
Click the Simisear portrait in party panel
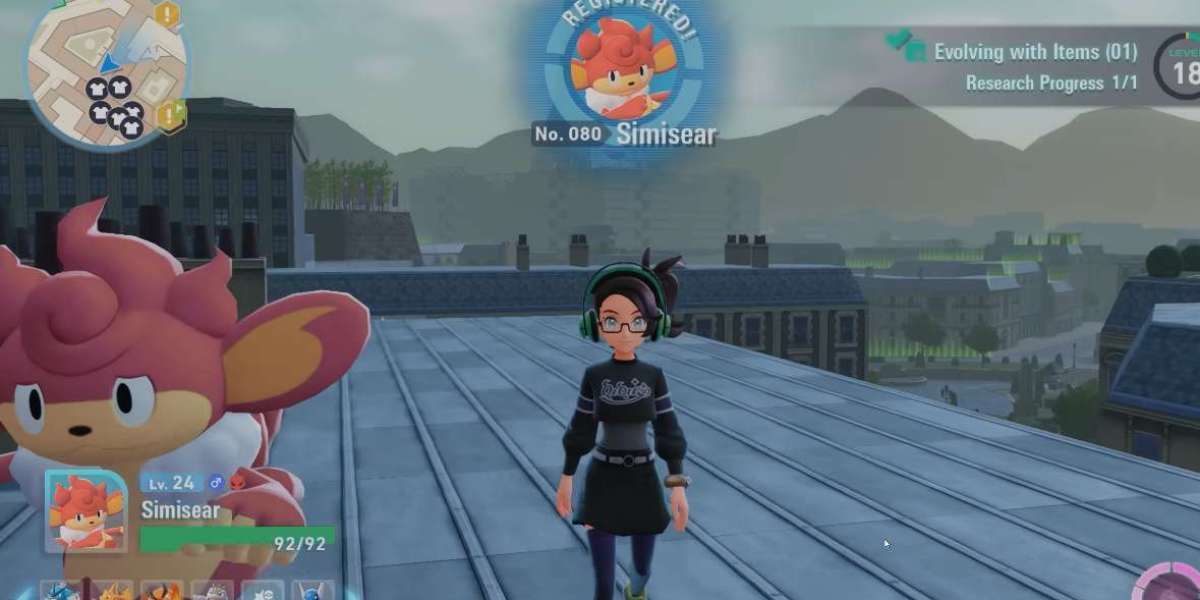(x=85, y=511)
